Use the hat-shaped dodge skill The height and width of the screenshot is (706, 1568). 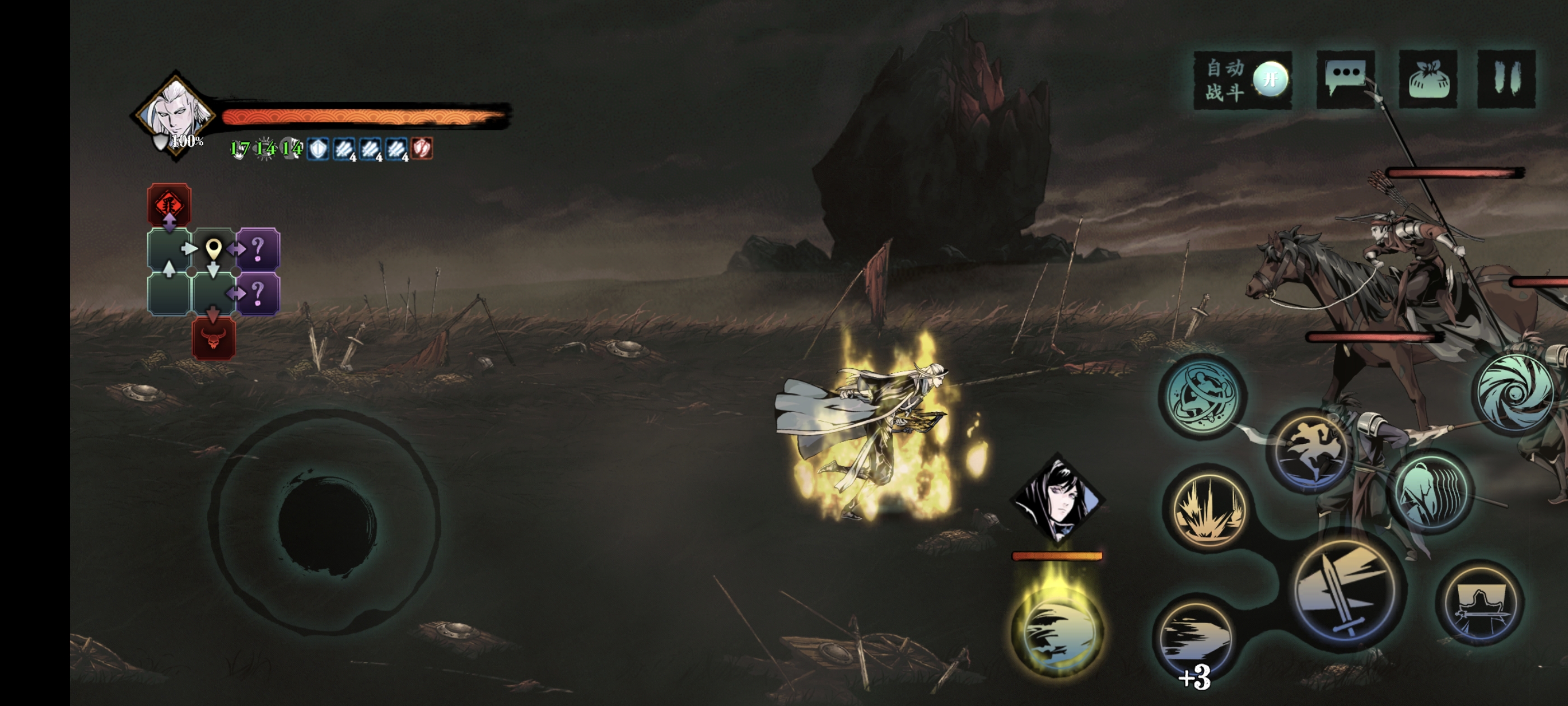point(1480,602)
